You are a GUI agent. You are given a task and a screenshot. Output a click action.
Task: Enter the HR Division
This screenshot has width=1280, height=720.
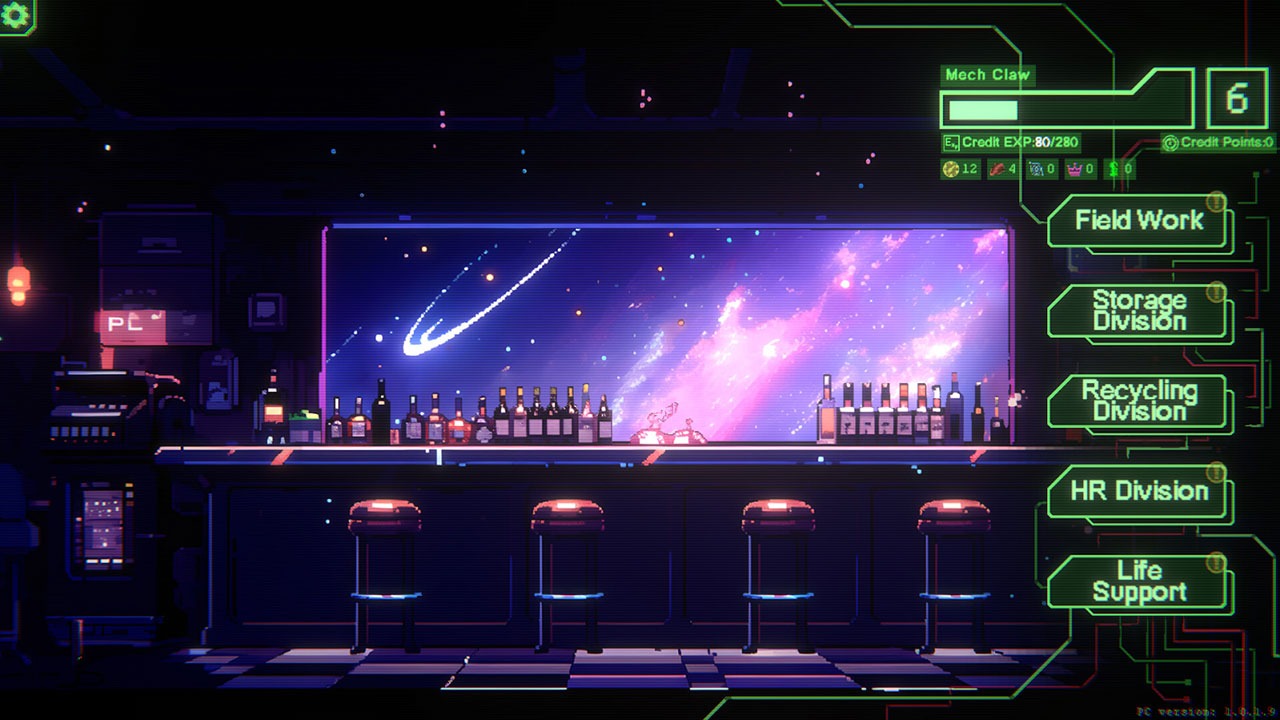1139,491
